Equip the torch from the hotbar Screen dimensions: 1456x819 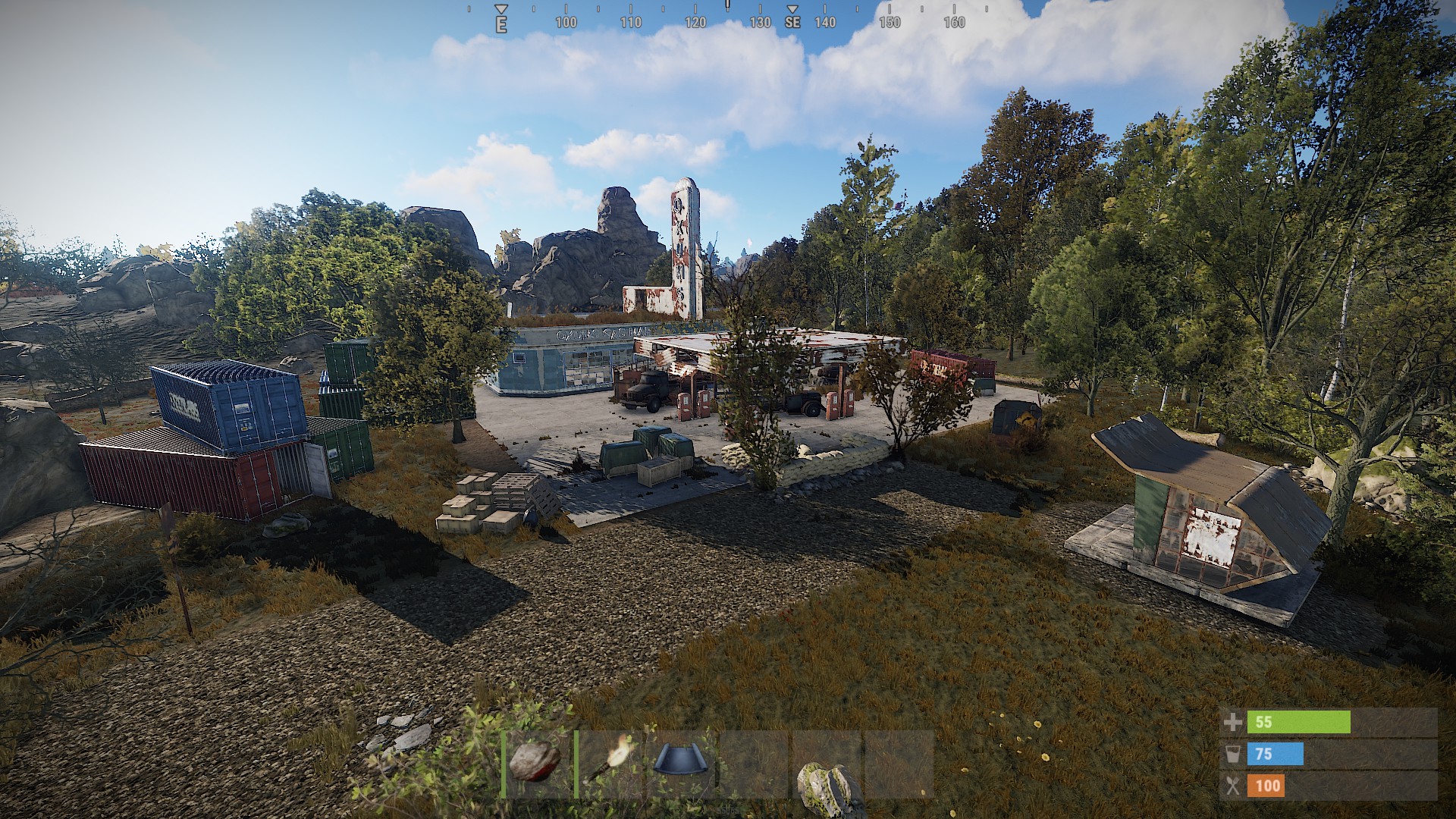[610, 763]
